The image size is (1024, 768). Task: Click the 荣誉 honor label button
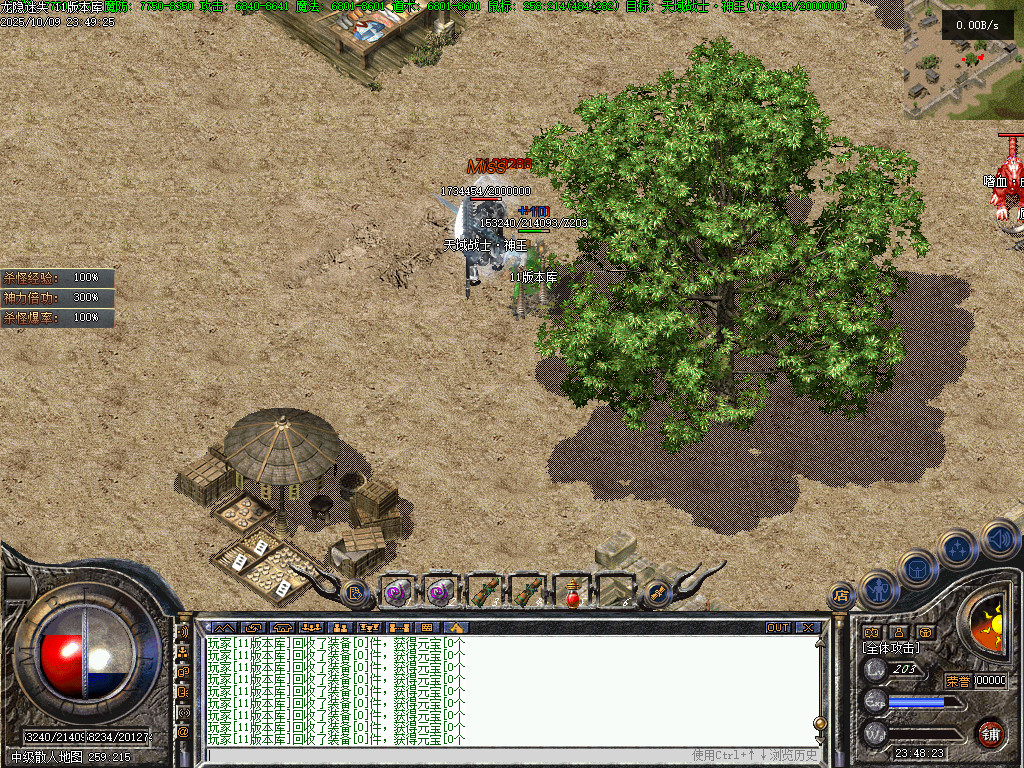point(957,681)
